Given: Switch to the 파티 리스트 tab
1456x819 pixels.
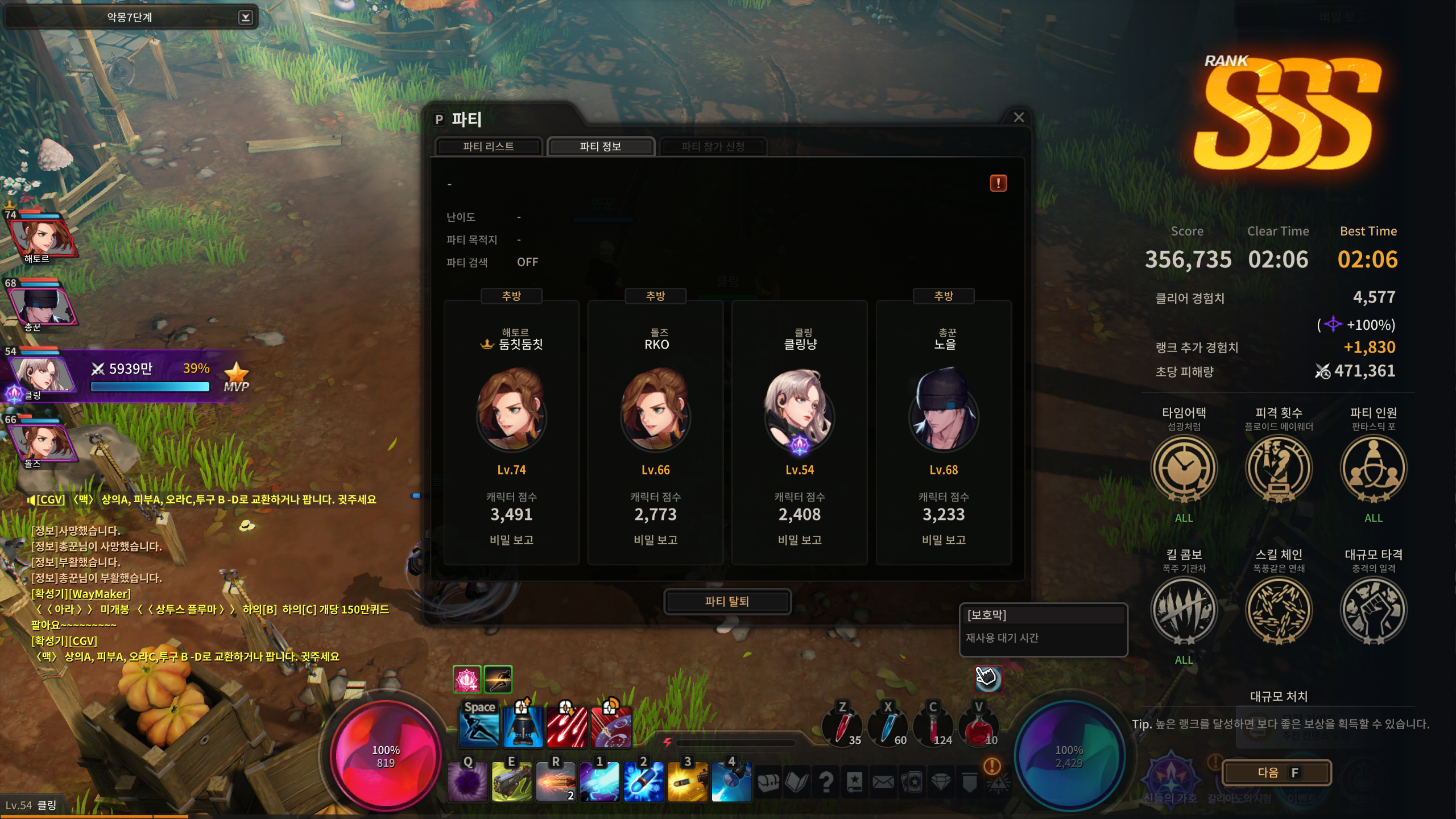Looking at the screenshot, I should [x=488, y=147].
